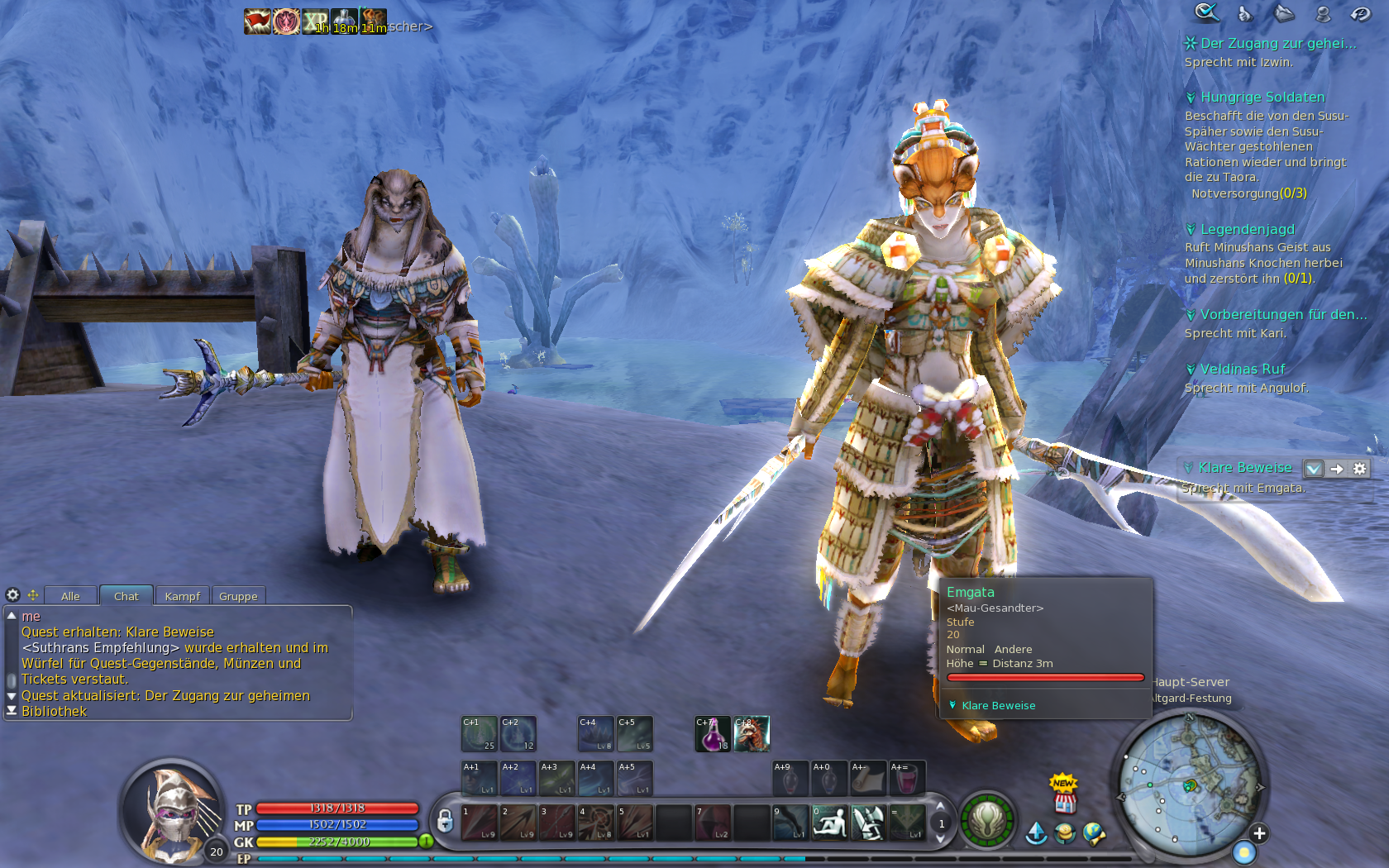Toggle the hotbar lock padlock
Screen dimensions: 1389x868
tap(445, 821)
